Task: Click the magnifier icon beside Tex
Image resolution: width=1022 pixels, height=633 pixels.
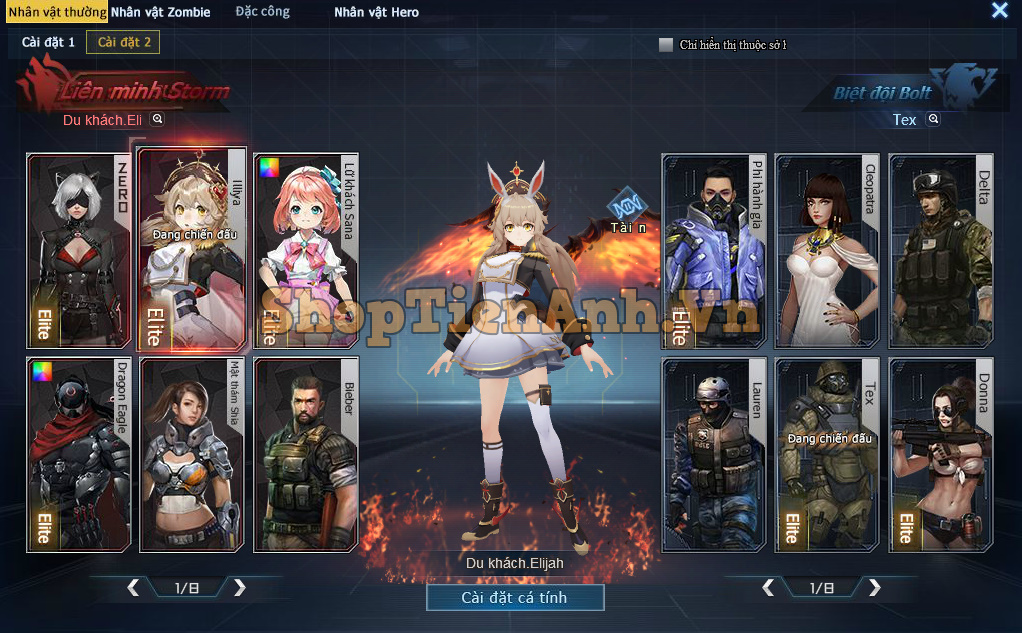Action: (x=933, y=119)
